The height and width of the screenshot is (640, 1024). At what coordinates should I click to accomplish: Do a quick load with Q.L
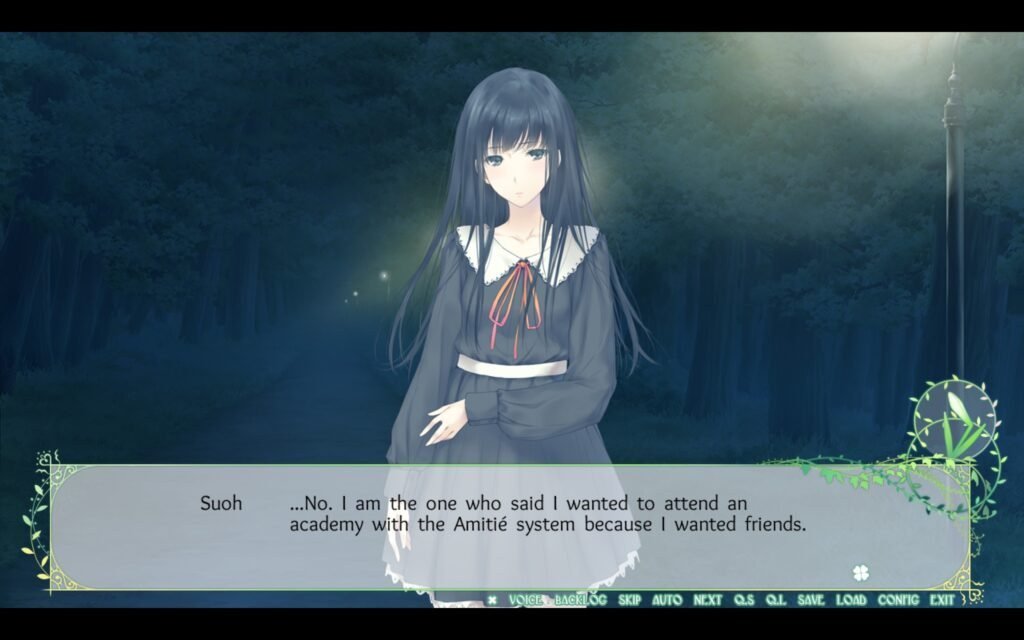(x=776, y=600)
